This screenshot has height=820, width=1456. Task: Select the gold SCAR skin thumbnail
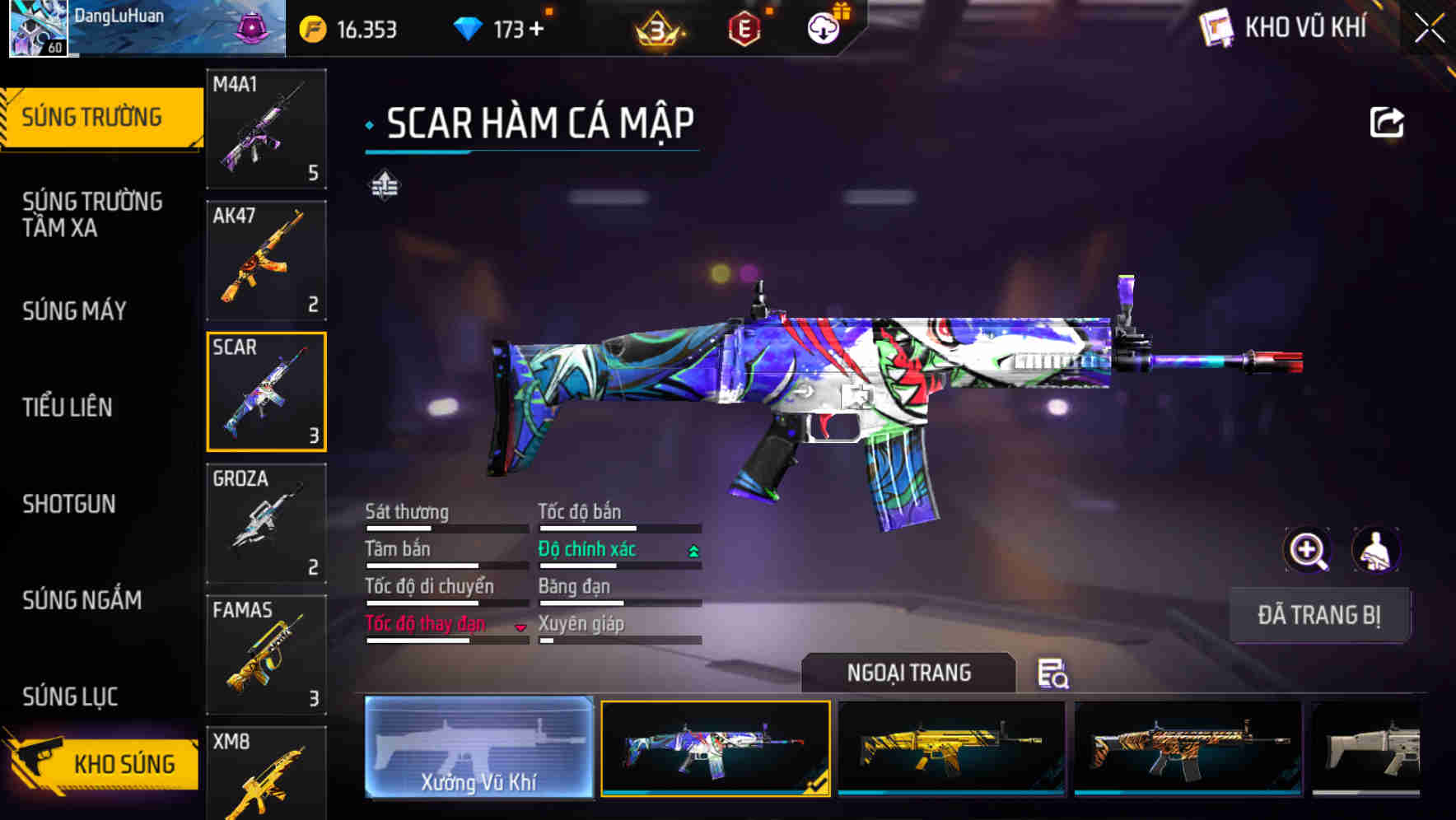(x=950, y=749)
